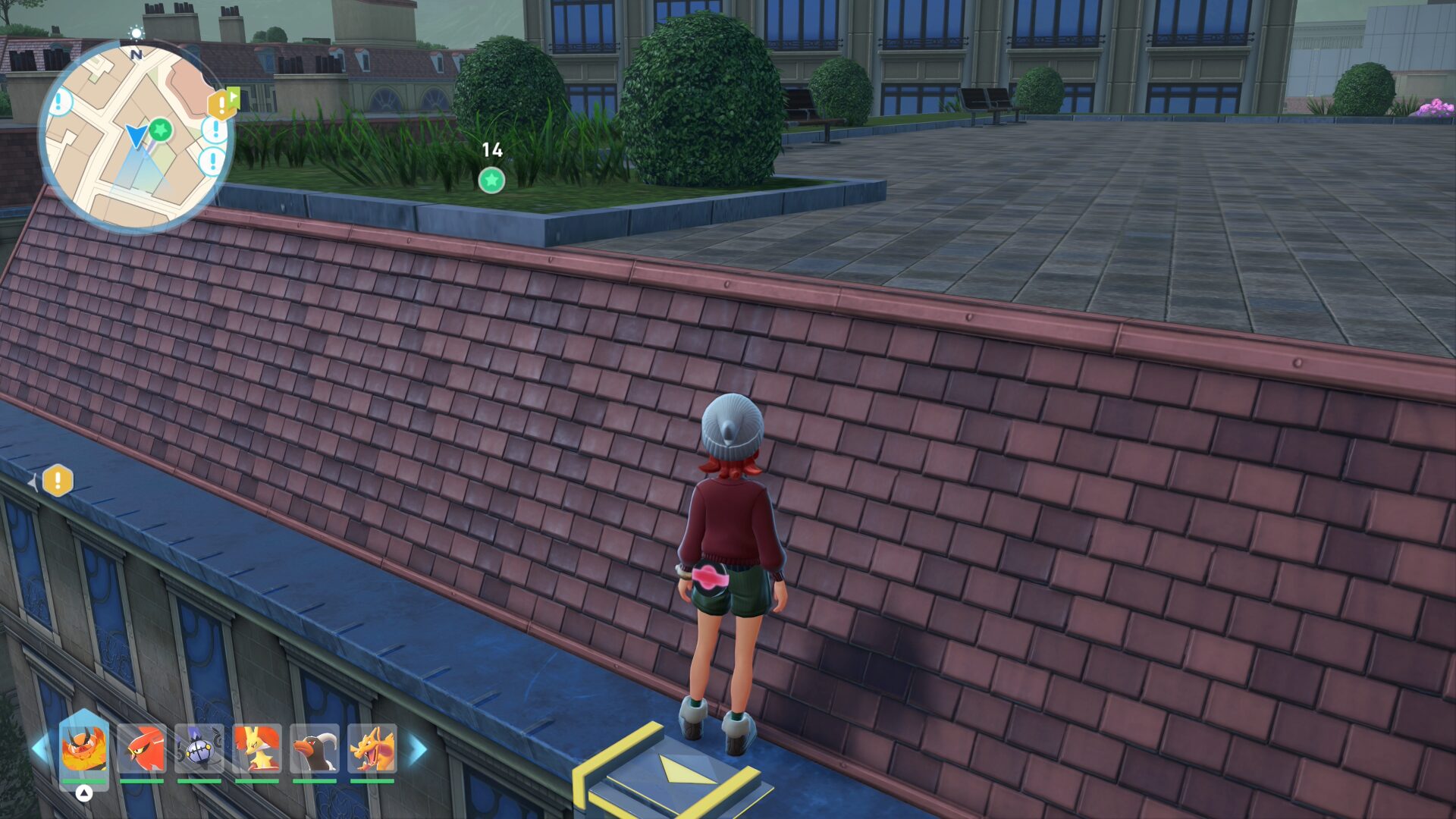Click the yellow offscreen quest indicator

[58, 481]
